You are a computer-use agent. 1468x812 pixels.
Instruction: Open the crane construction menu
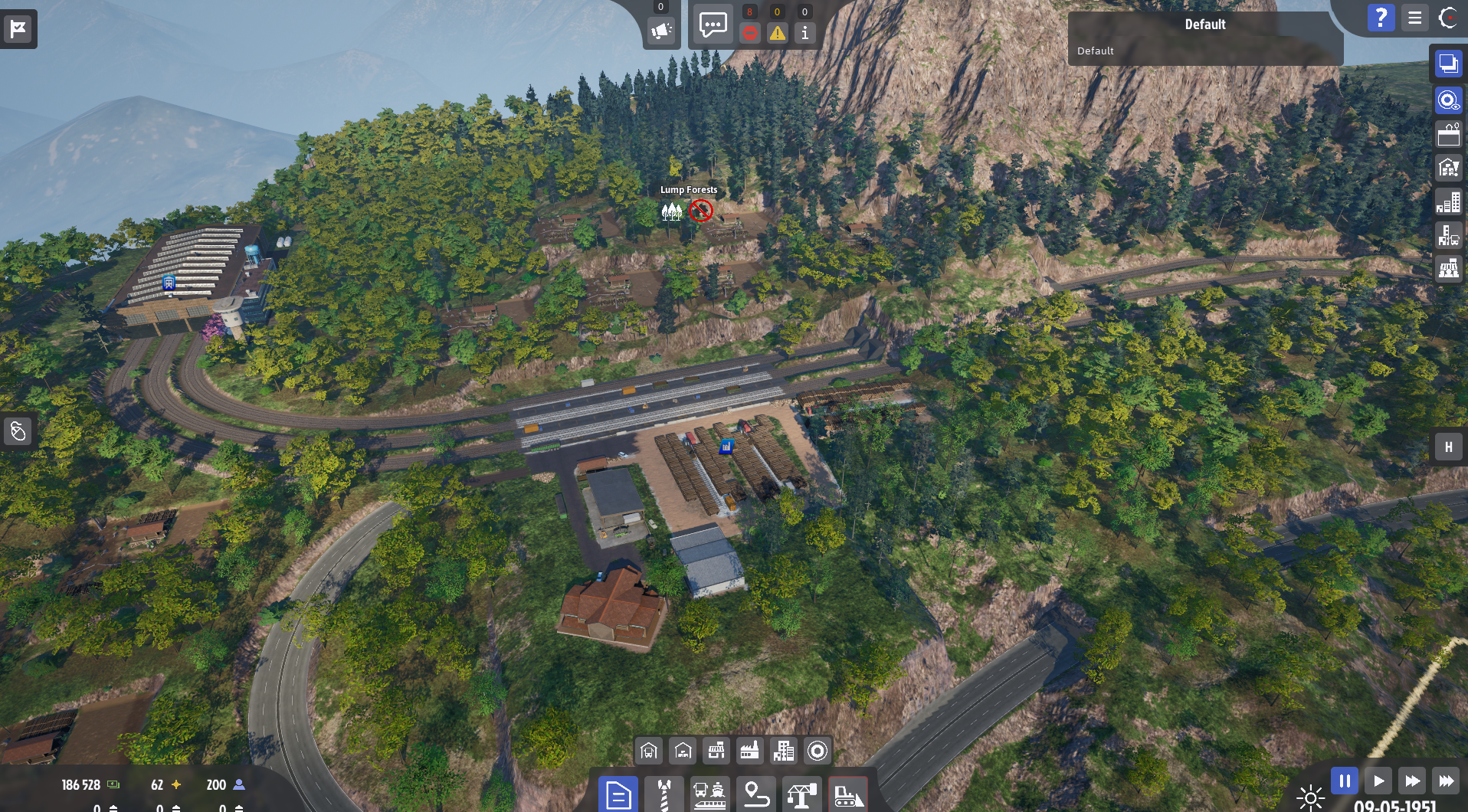[801, 795]
